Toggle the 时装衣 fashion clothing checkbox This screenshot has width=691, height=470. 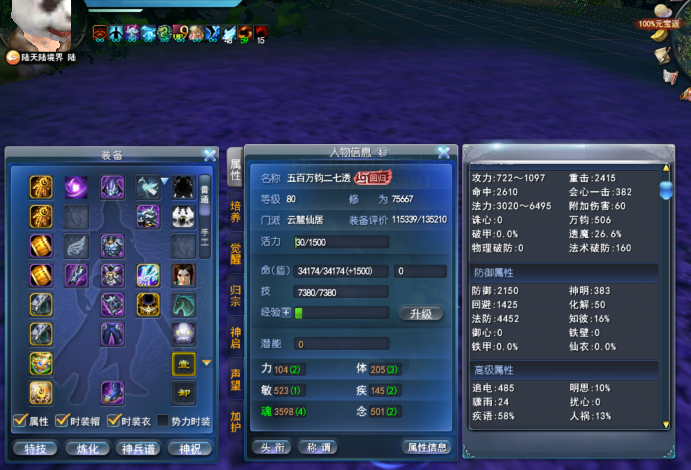[114, 421]
